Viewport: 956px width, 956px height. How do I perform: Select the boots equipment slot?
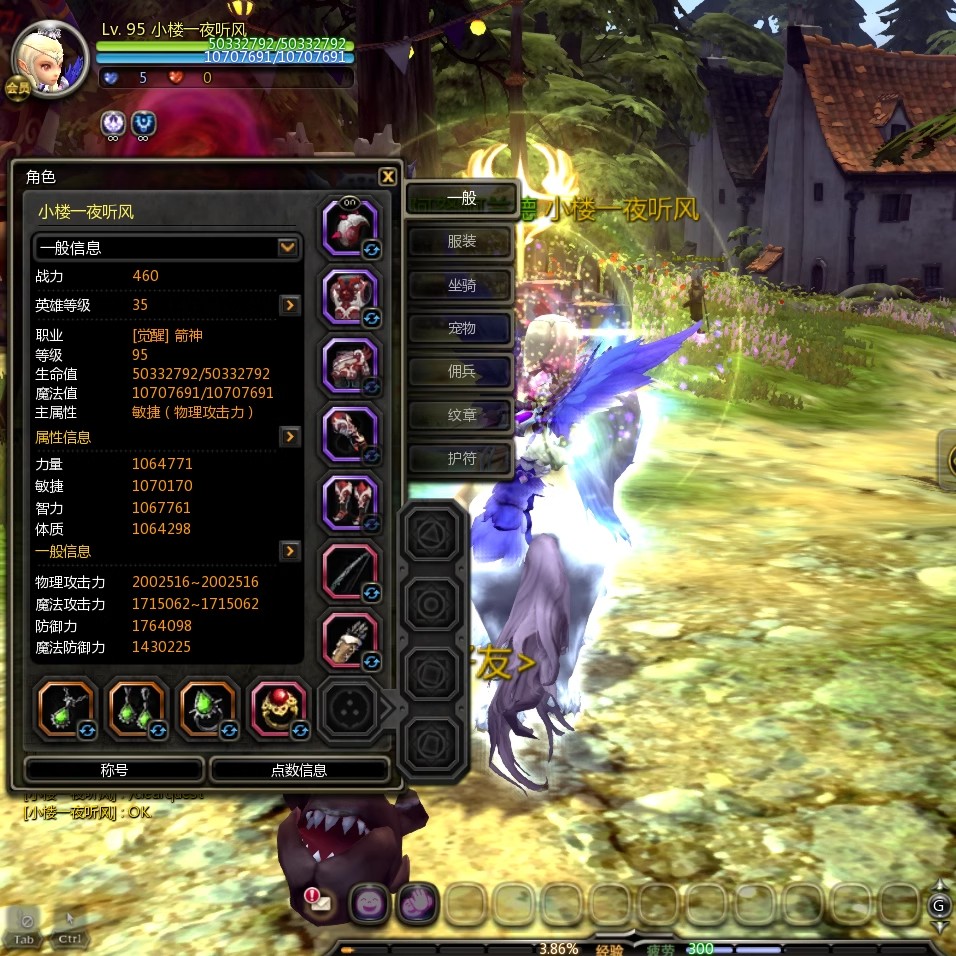pyautogui.click(x=350, y=502)
